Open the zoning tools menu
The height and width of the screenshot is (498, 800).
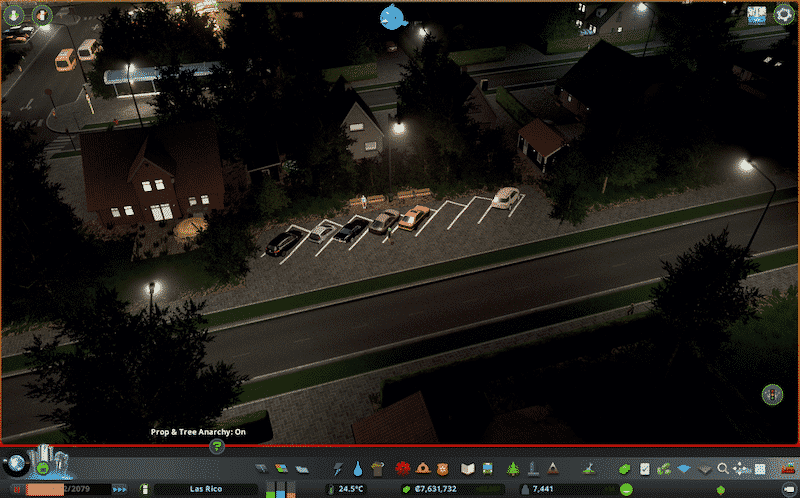coord(281,468)
